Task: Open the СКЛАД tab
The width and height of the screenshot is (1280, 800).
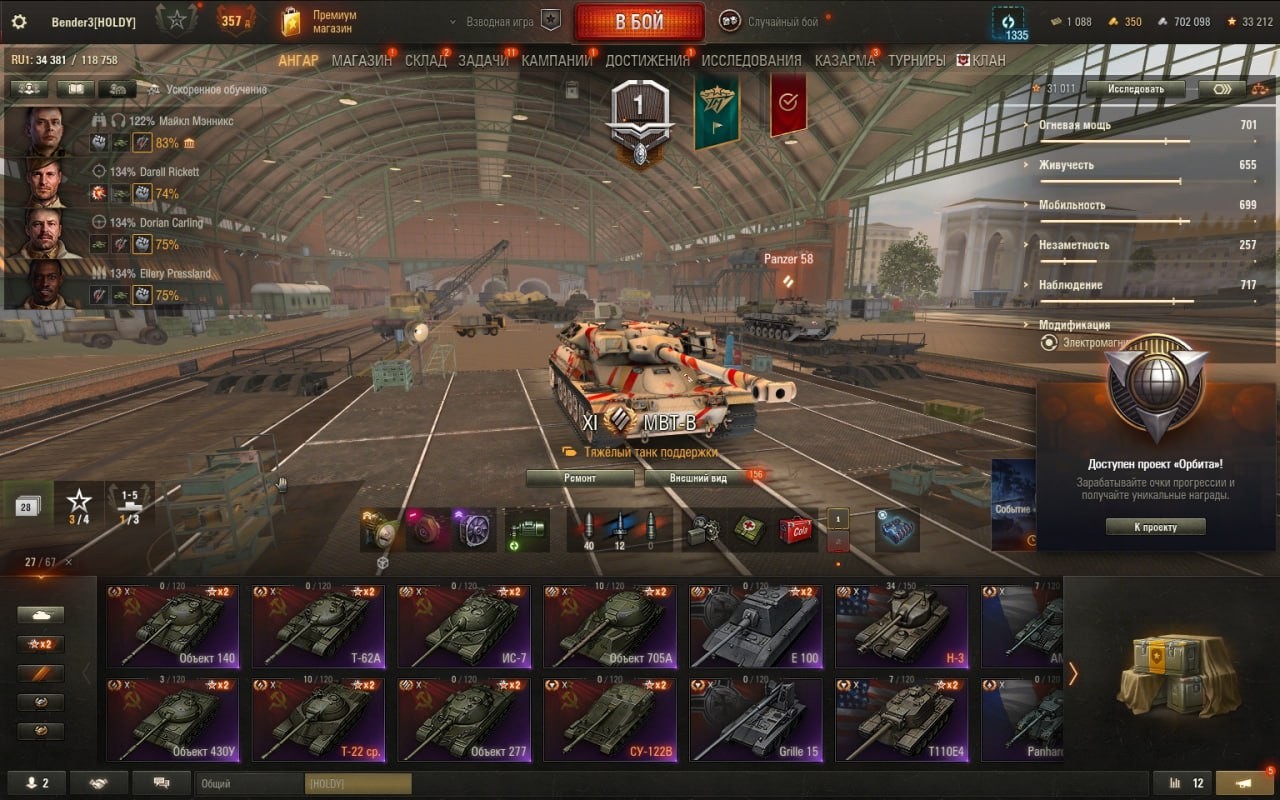Action: pos(426,60)
